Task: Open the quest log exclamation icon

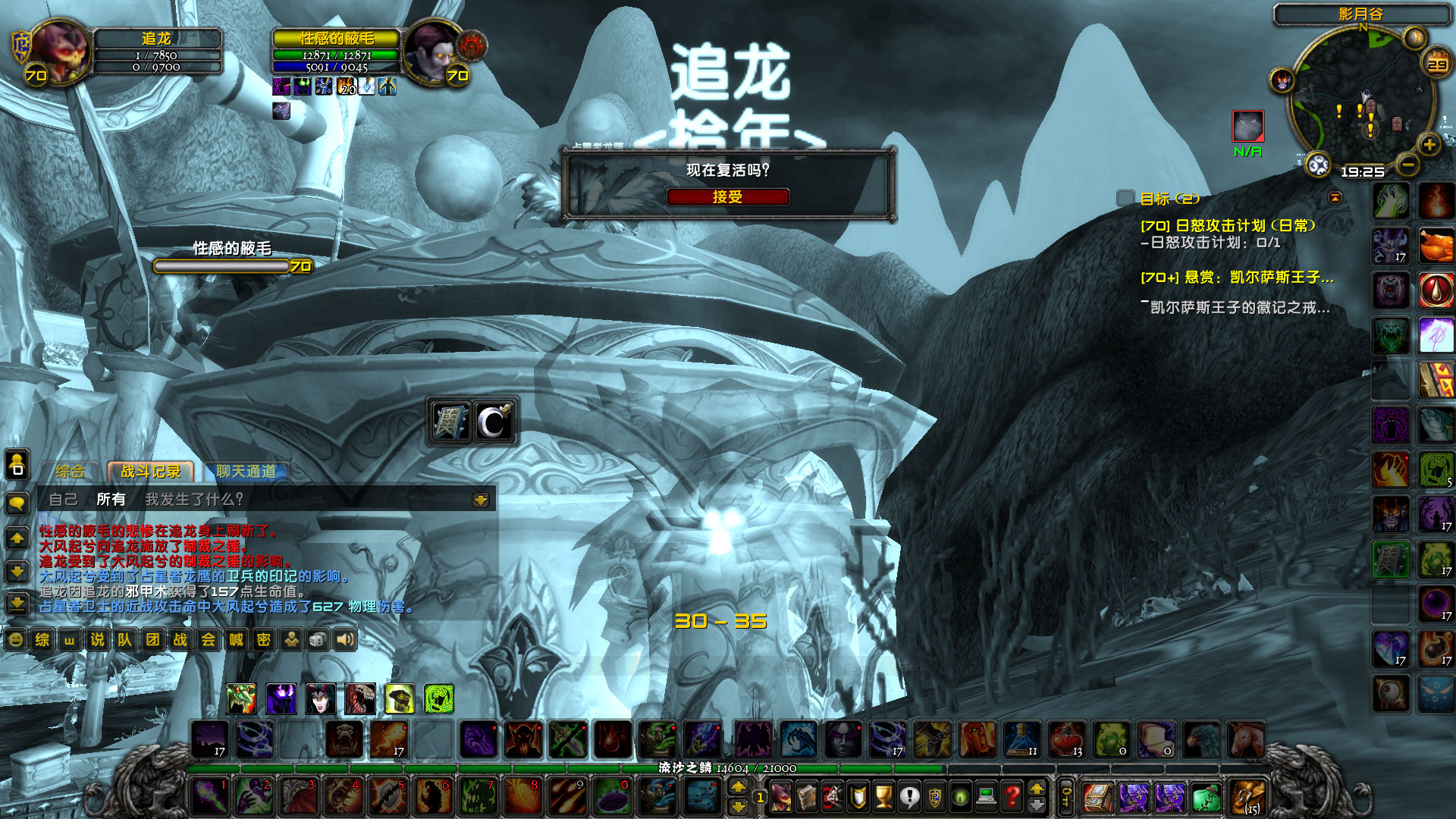Action: (909, 798)
